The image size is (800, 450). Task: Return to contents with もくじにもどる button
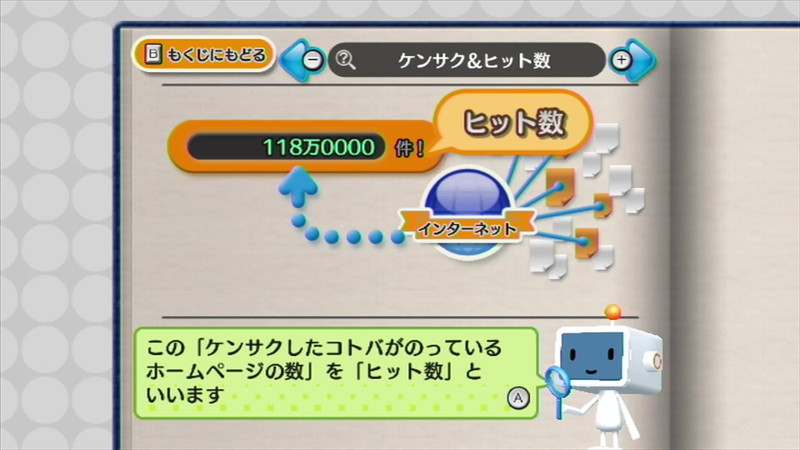tap(205, 55)
